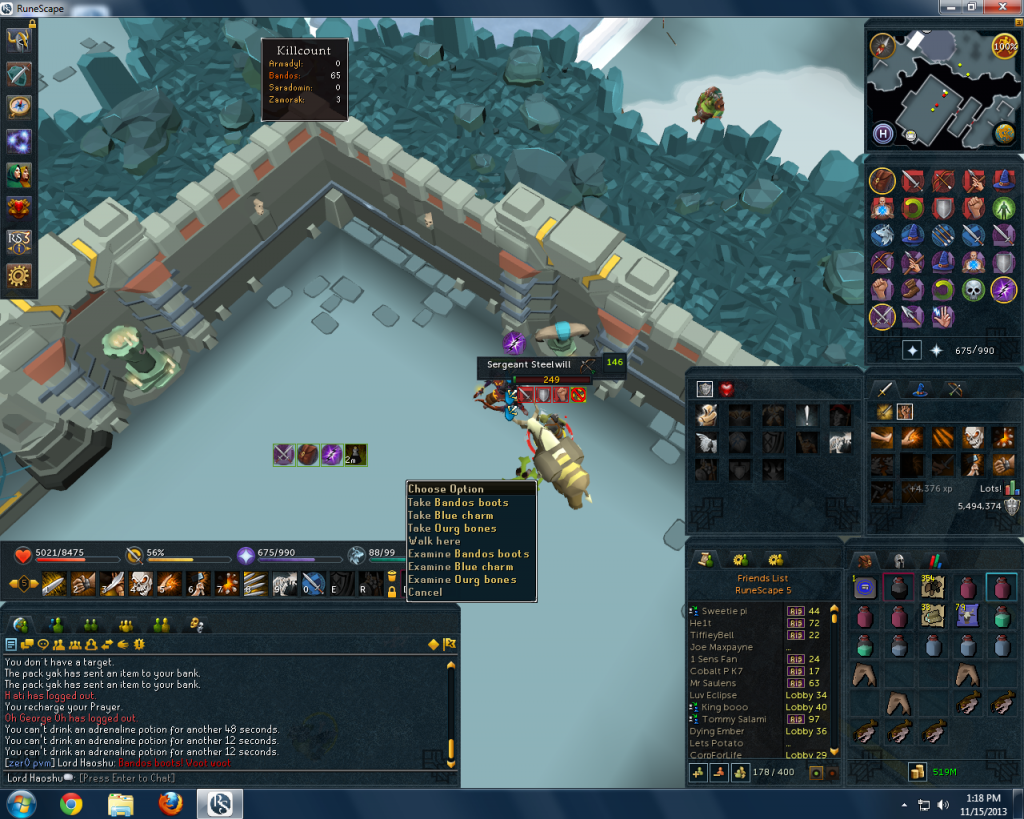The image size is (1024, 819).
Task: Select Examine Bandos boots entry
Action: pos(468,554)
